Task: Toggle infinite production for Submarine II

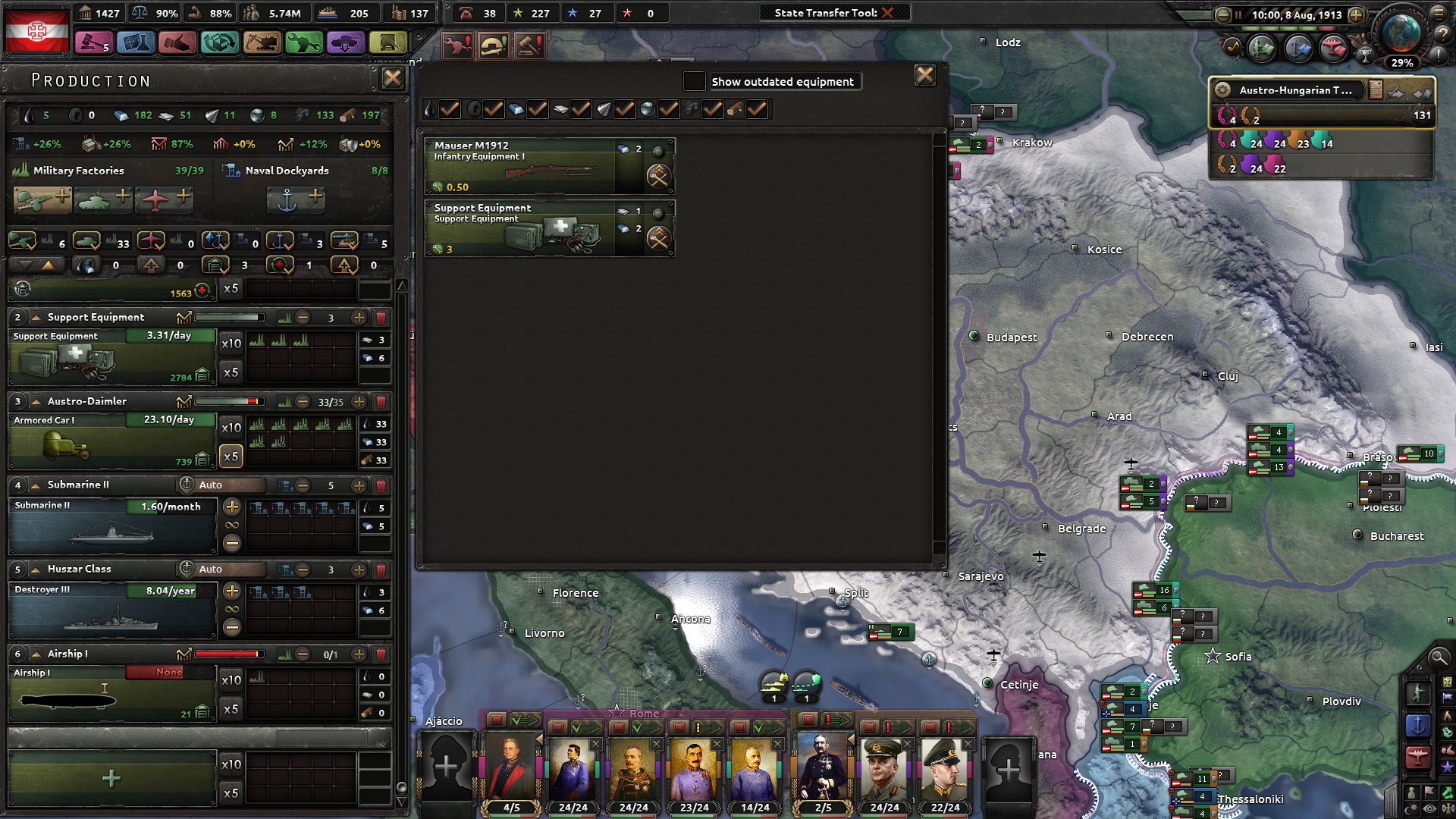Action: point(231,524)
